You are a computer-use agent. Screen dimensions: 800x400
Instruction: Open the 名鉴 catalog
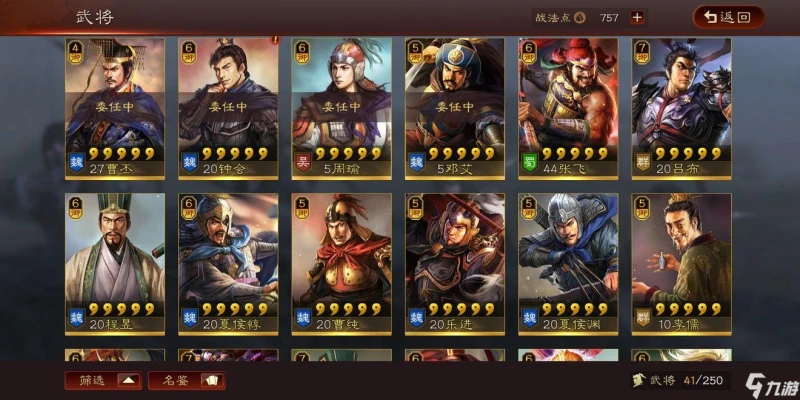[186, 380]
